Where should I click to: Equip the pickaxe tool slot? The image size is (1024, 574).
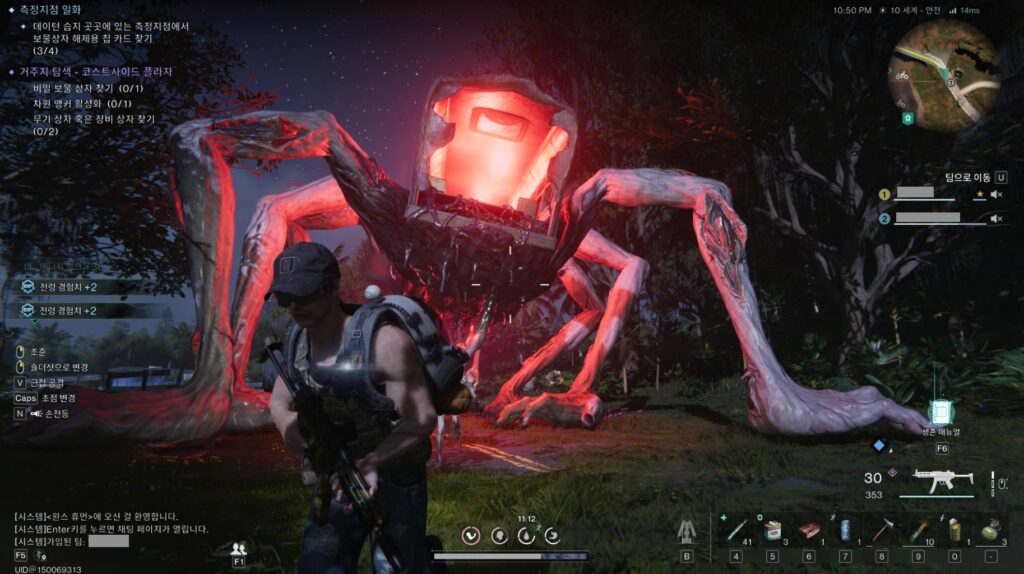[881, 530]
